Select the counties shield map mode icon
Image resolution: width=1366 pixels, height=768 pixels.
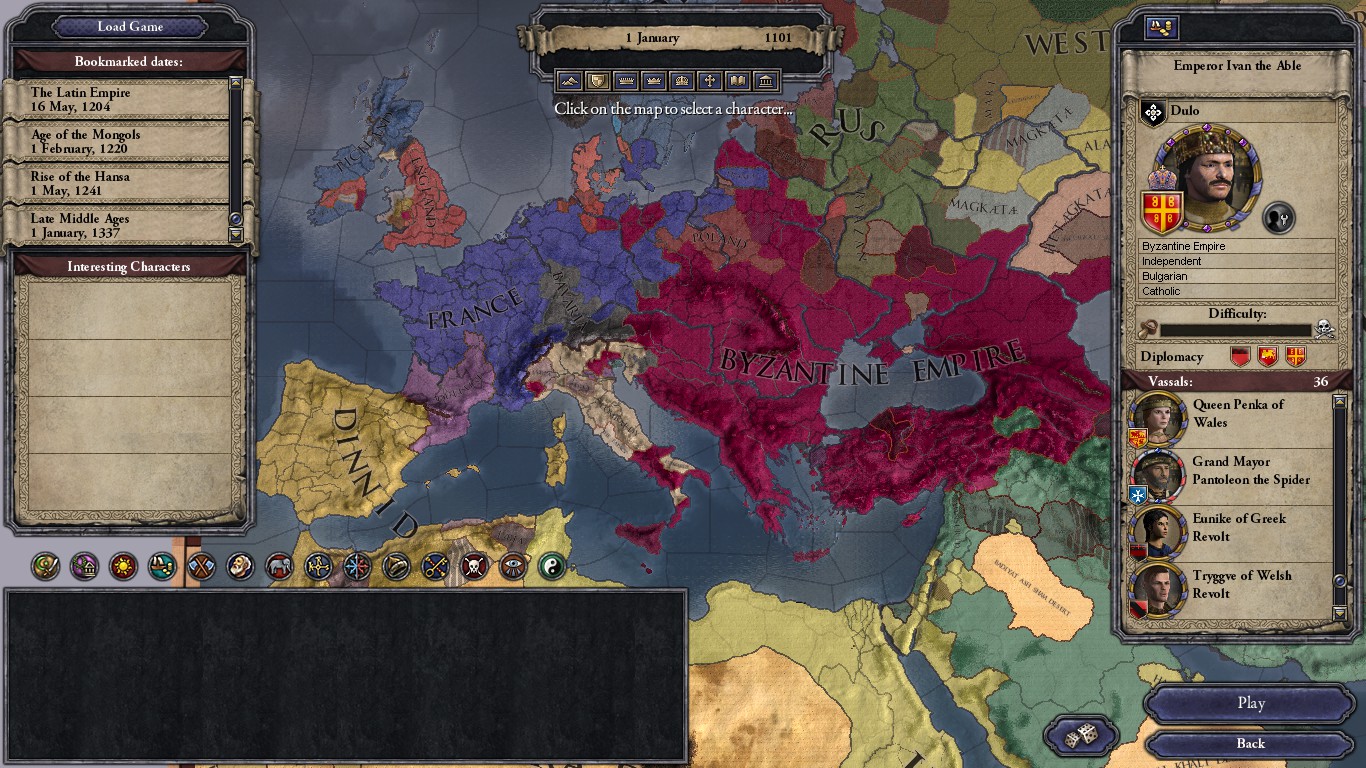coord(600,80)
